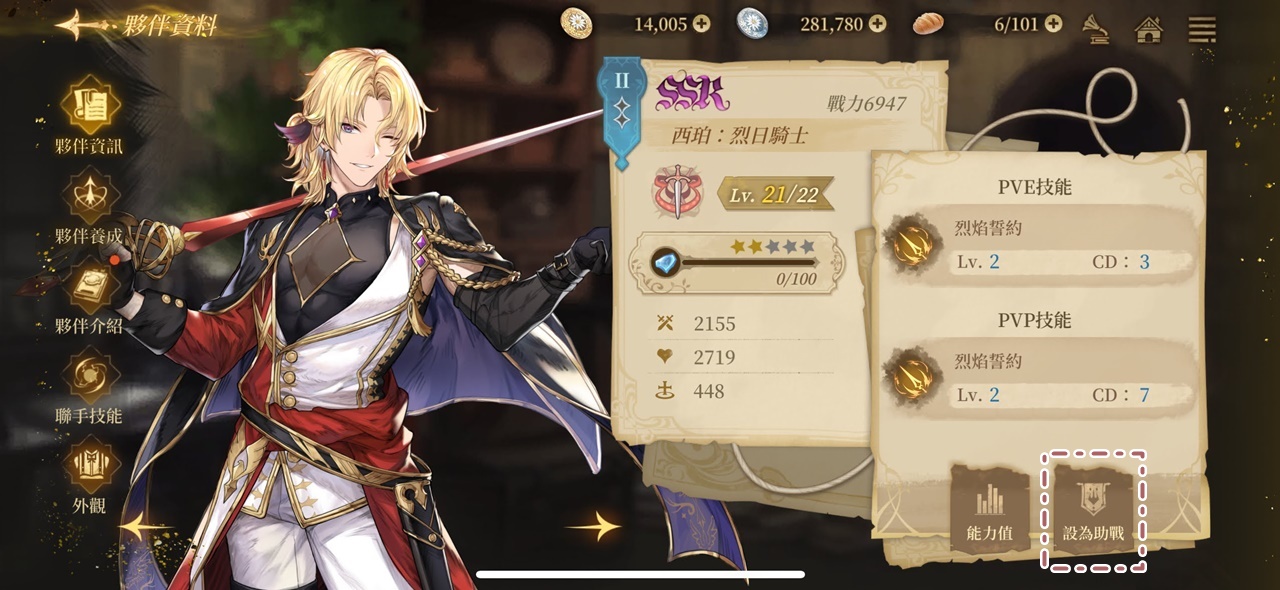Open the 外觀 appearance tab
Viewport: 1280px width, 590px height.
(90, 472)
